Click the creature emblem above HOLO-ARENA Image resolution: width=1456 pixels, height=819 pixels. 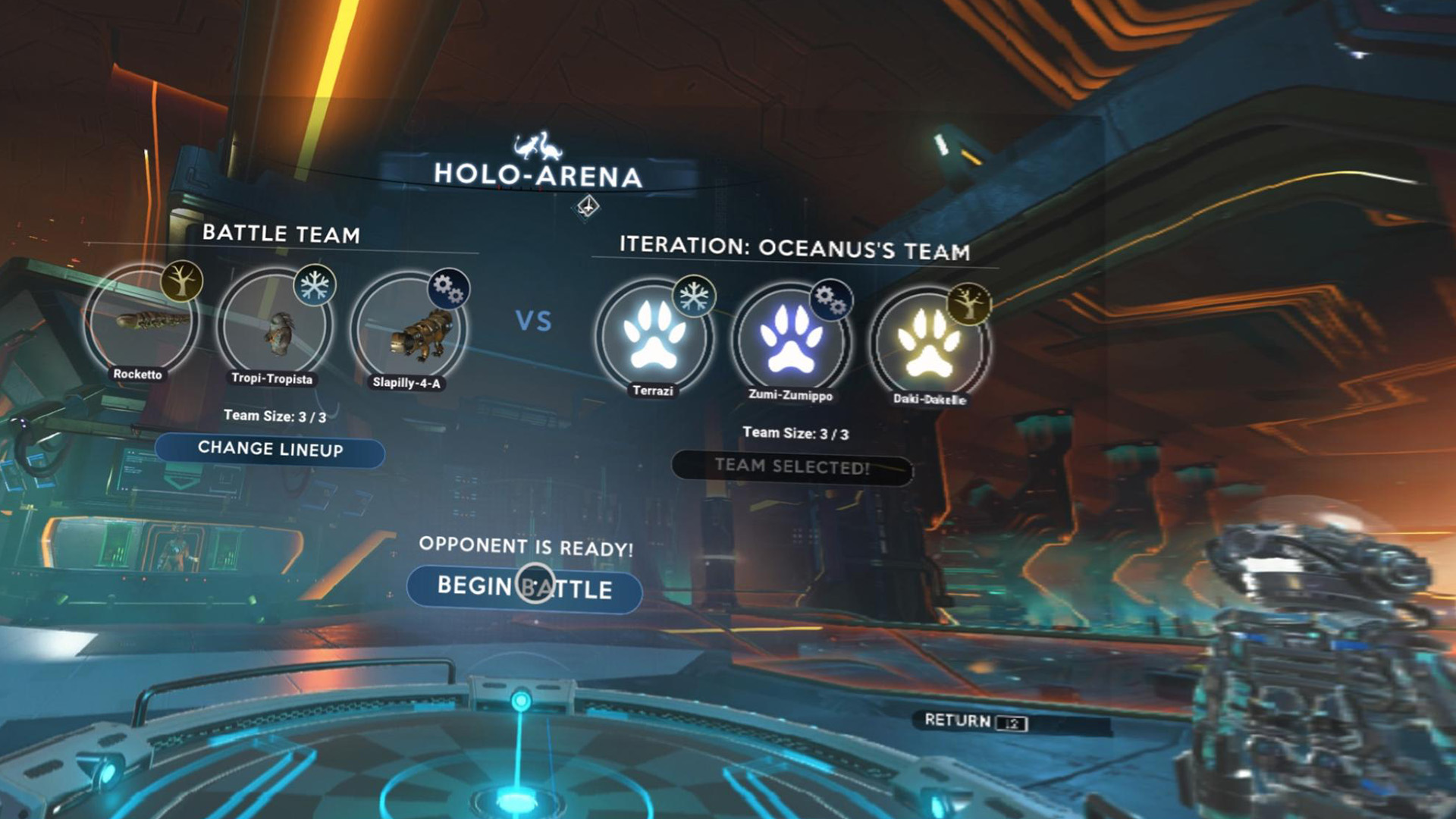pyautogui.click(x=535, y=143)
